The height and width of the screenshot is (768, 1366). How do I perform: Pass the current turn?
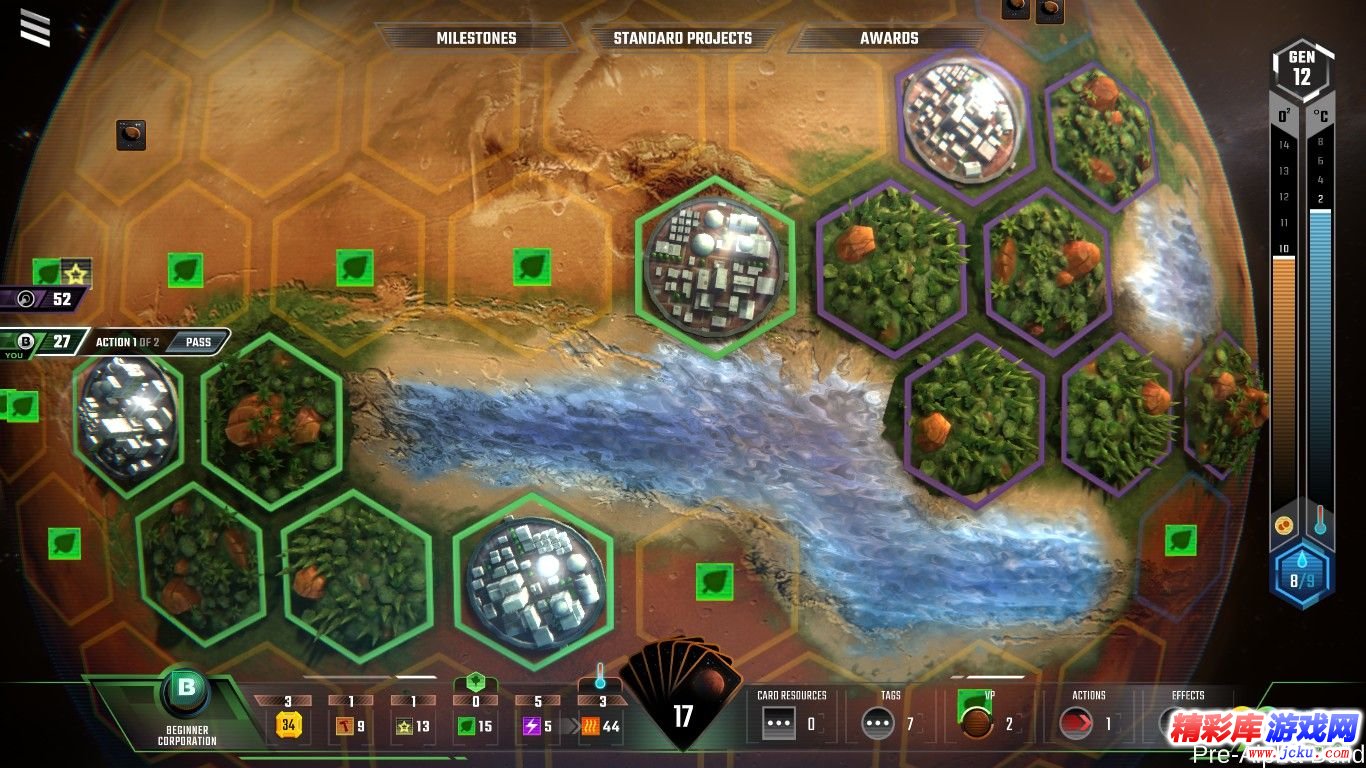point(198,342)
